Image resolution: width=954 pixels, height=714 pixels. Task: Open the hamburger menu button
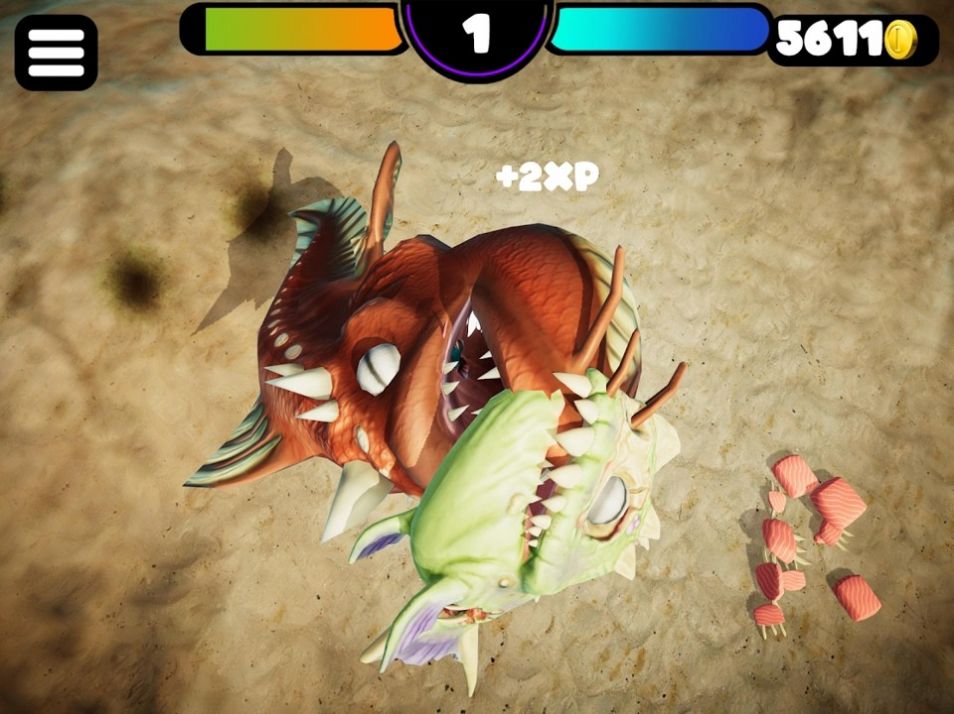point(56,53)
